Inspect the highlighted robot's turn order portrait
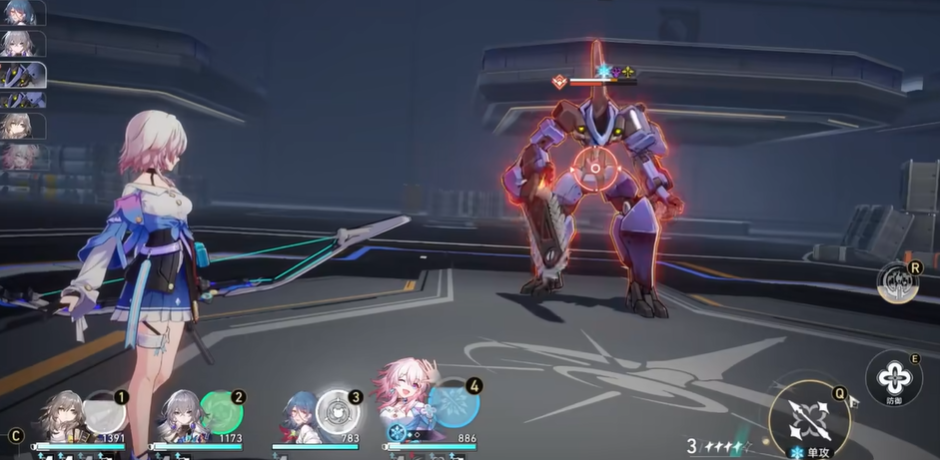 [x=22, y=76]
